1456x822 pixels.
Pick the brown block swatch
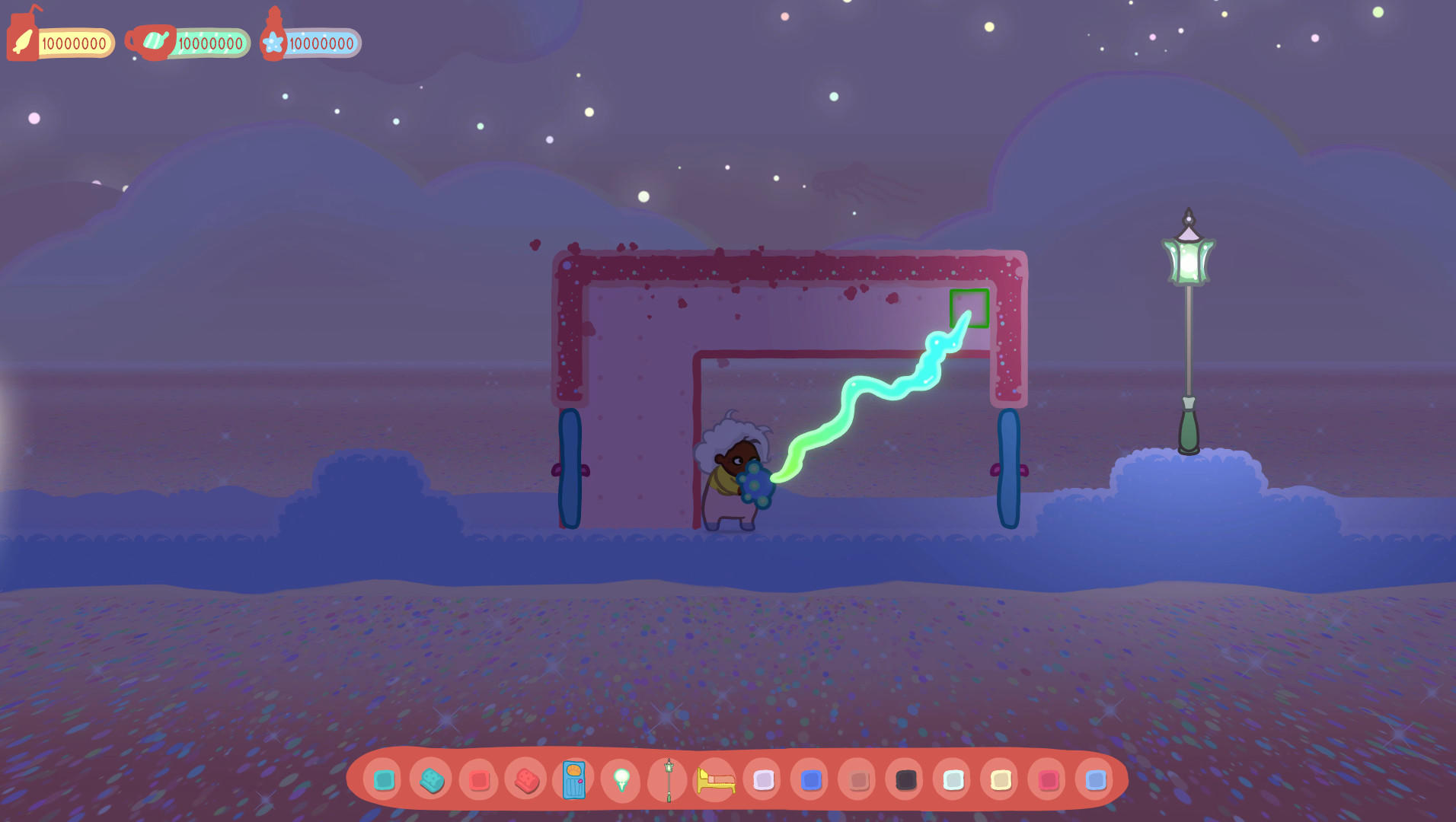tap(857, 780)
